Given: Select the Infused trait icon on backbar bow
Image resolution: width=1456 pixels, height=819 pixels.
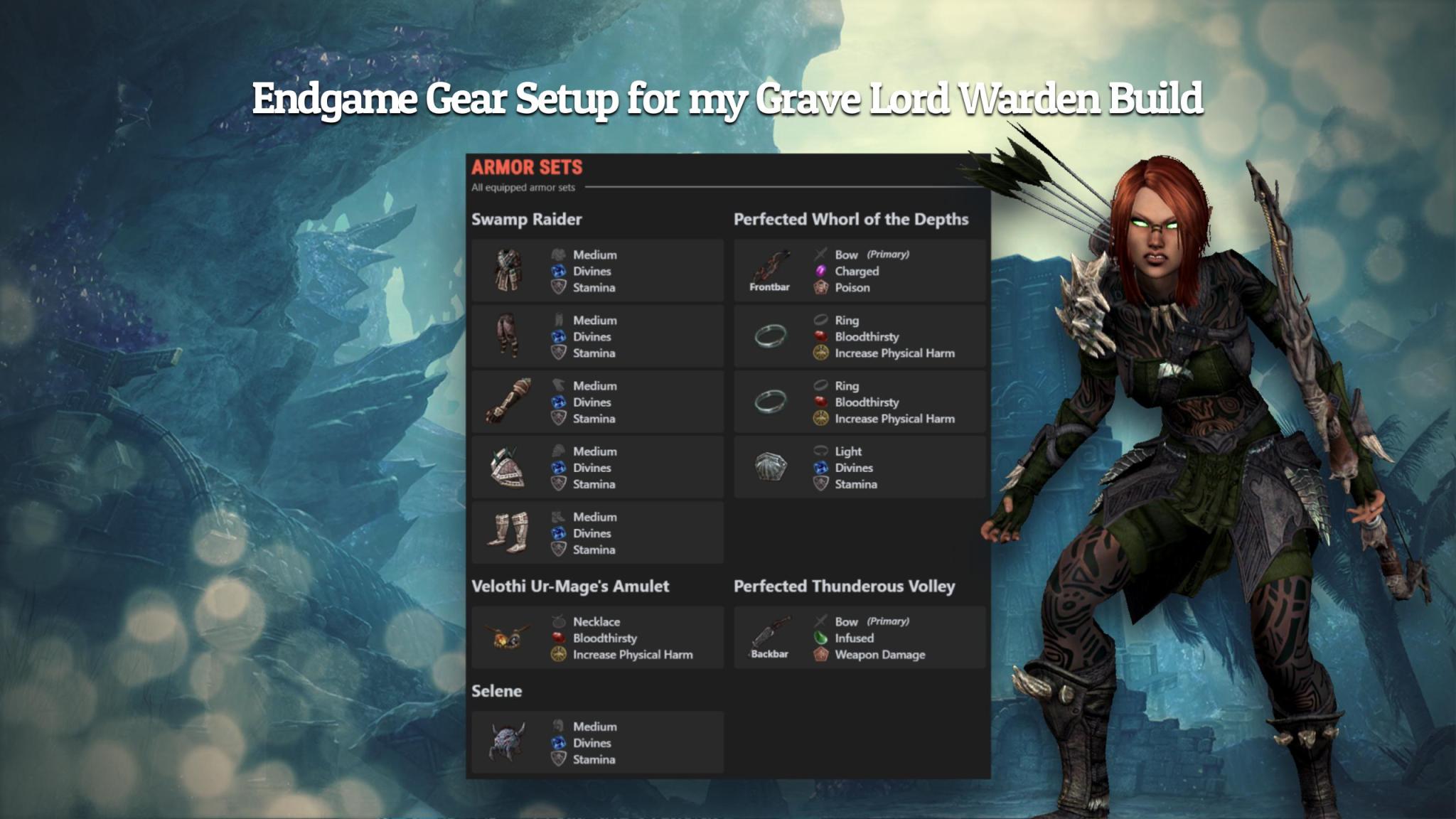Looking at the screenshot, I should 821,638.
